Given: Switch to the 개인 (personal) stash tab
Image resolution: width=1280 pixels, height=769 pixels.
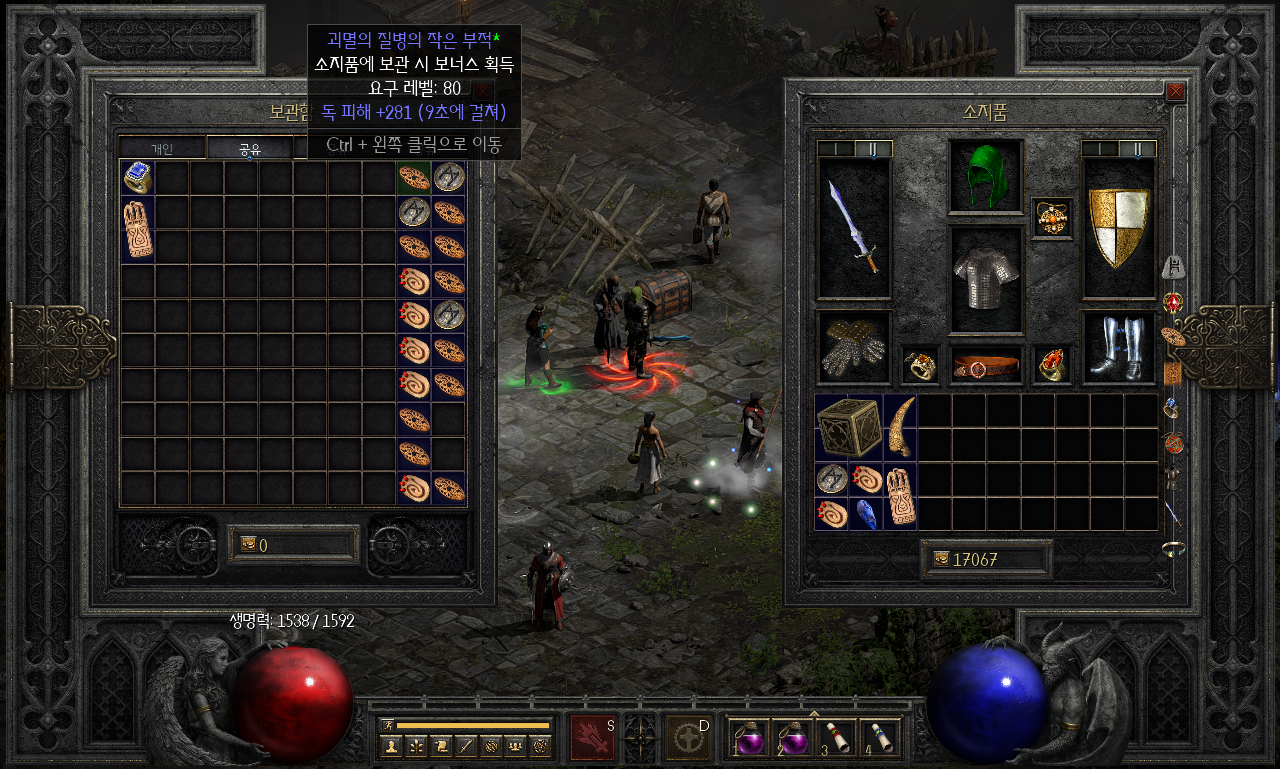Looking at the screenshot, I should coord(162,149).
